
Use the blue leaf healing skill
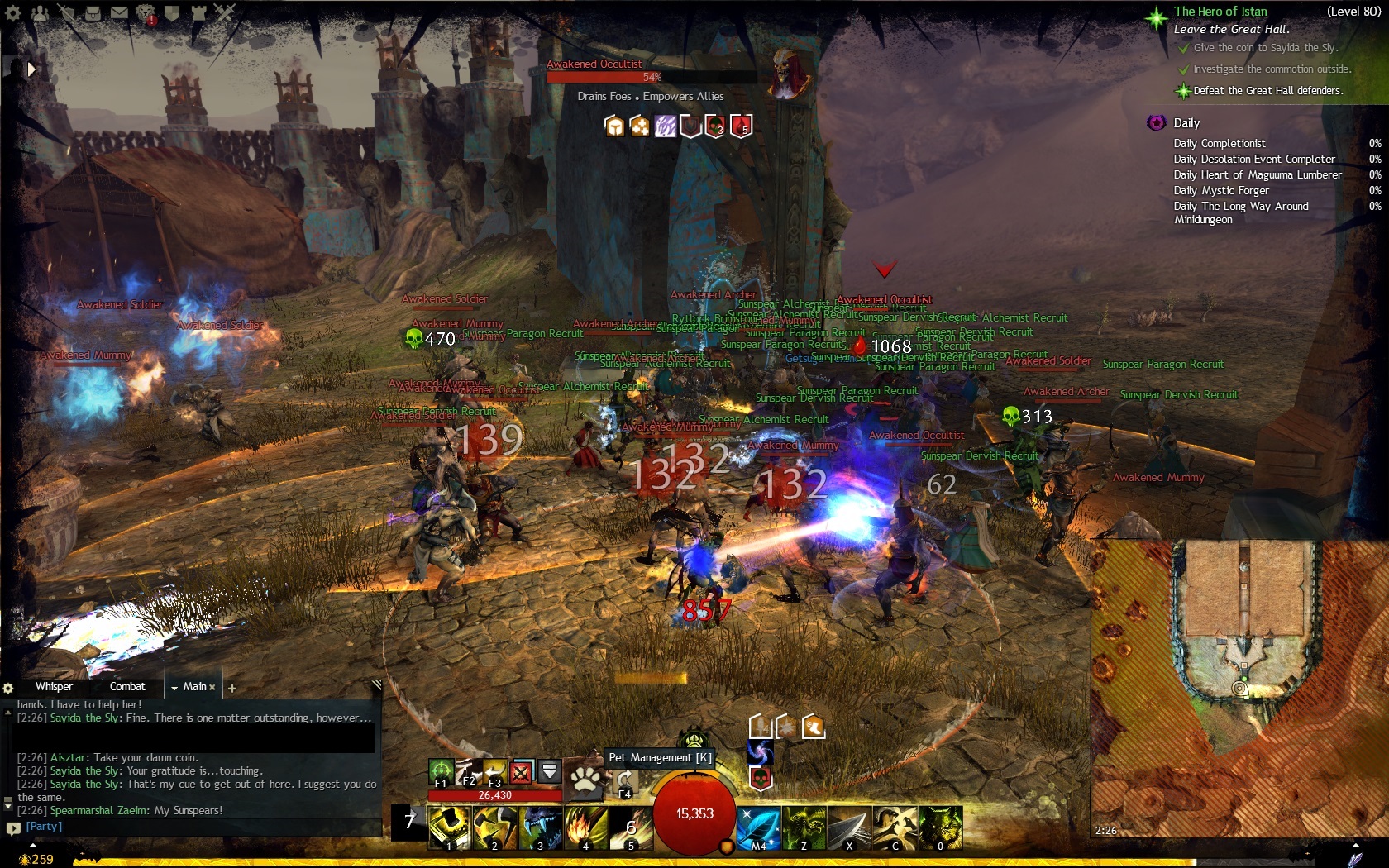[x=758, y=827]
